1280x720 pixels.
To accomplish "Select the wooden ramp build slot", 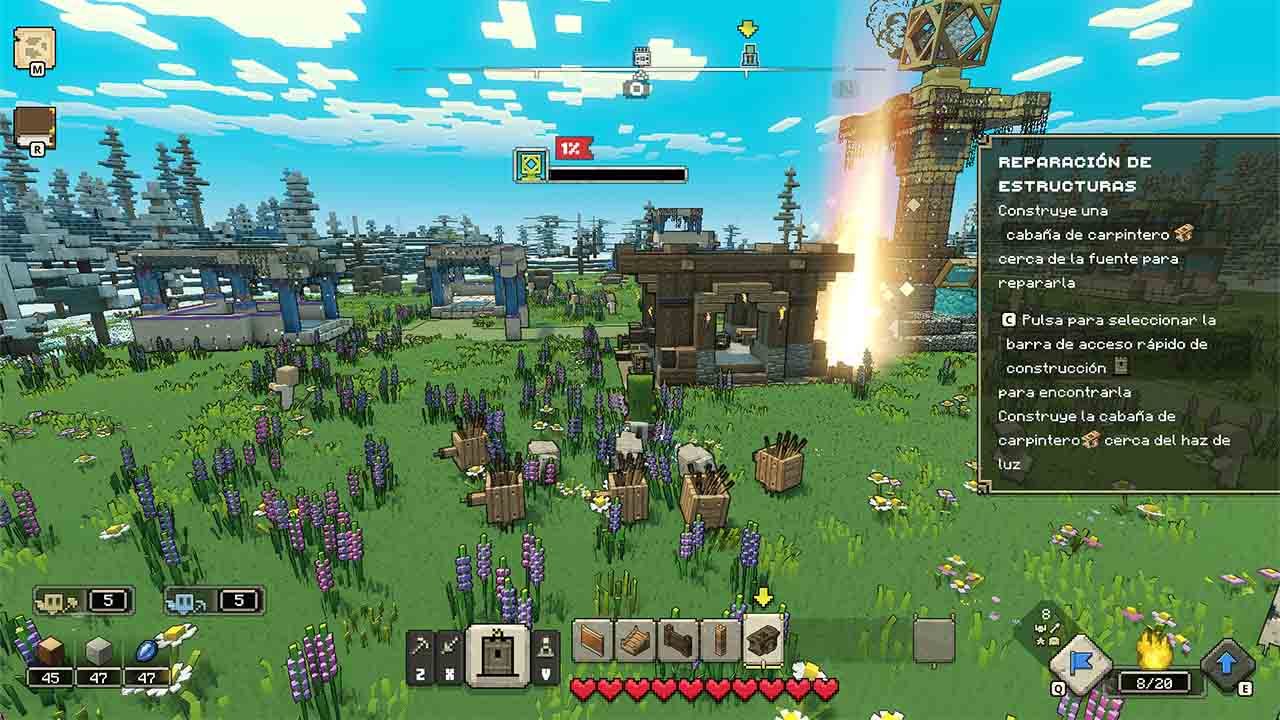I will pos(635,641).
